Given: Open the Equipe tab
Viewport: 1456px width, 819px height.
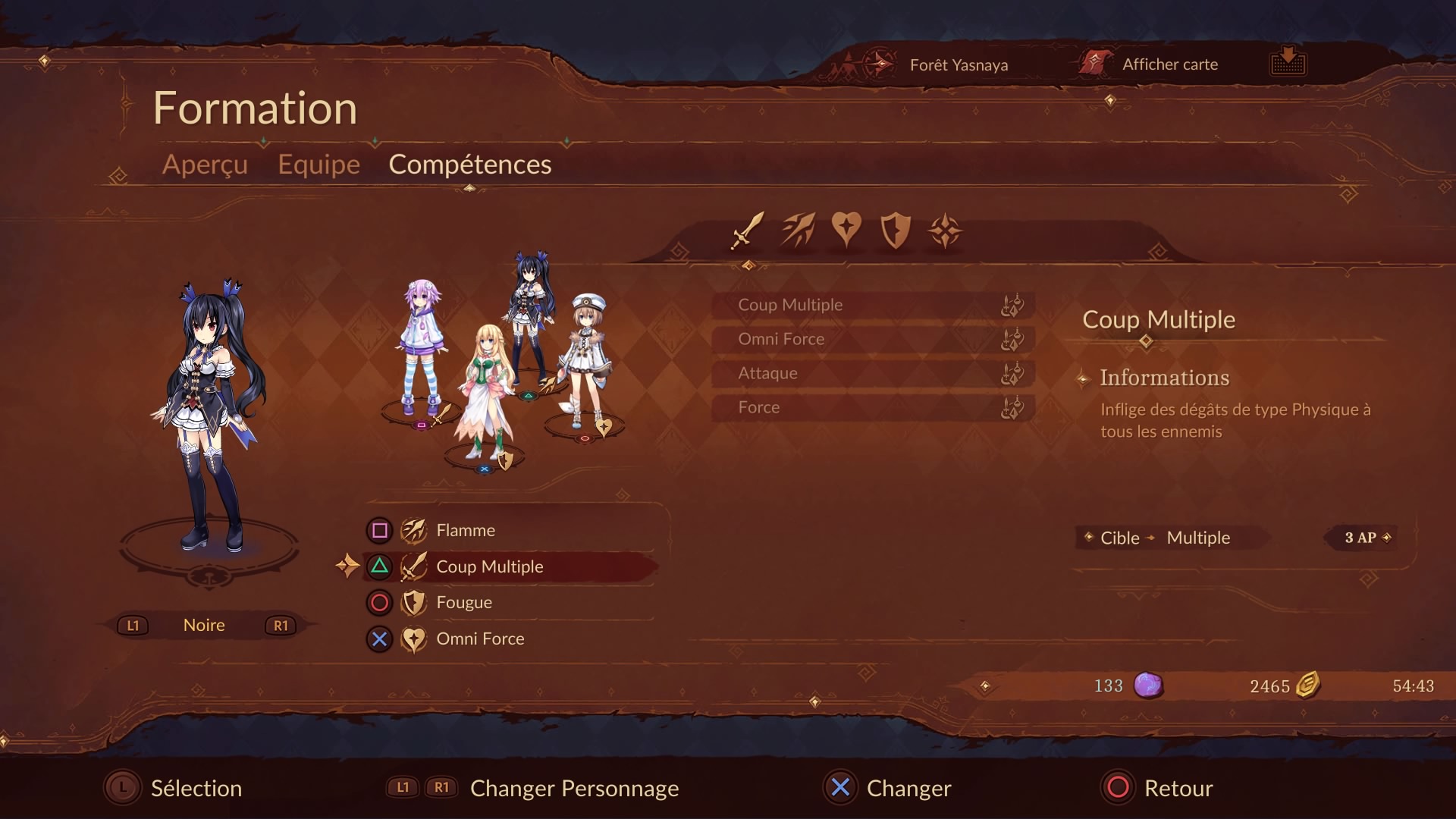Looking at the screenshot, I should tap(318, 165).
